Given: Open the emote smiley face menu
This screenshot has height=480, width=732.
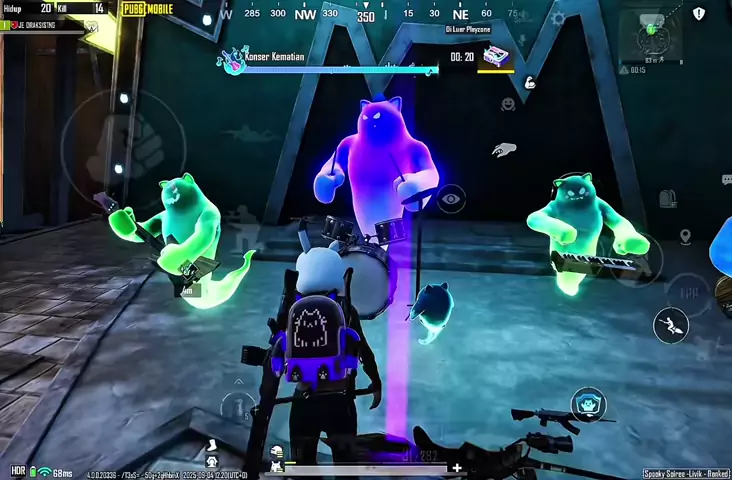Looking at the screenshot, I should point(508,104).
